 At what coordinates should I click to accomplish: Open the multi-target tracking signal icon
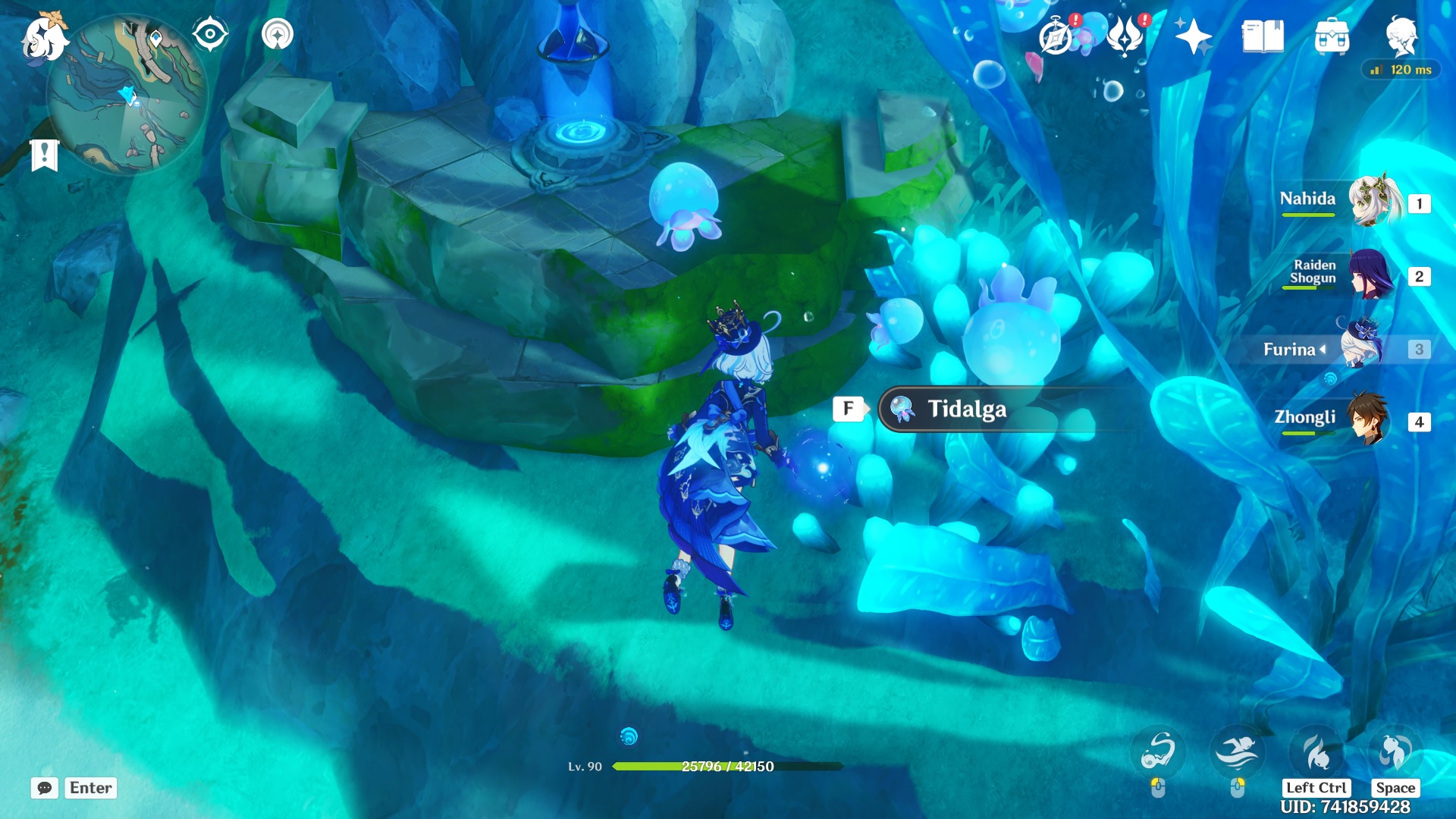pos(278,35)
